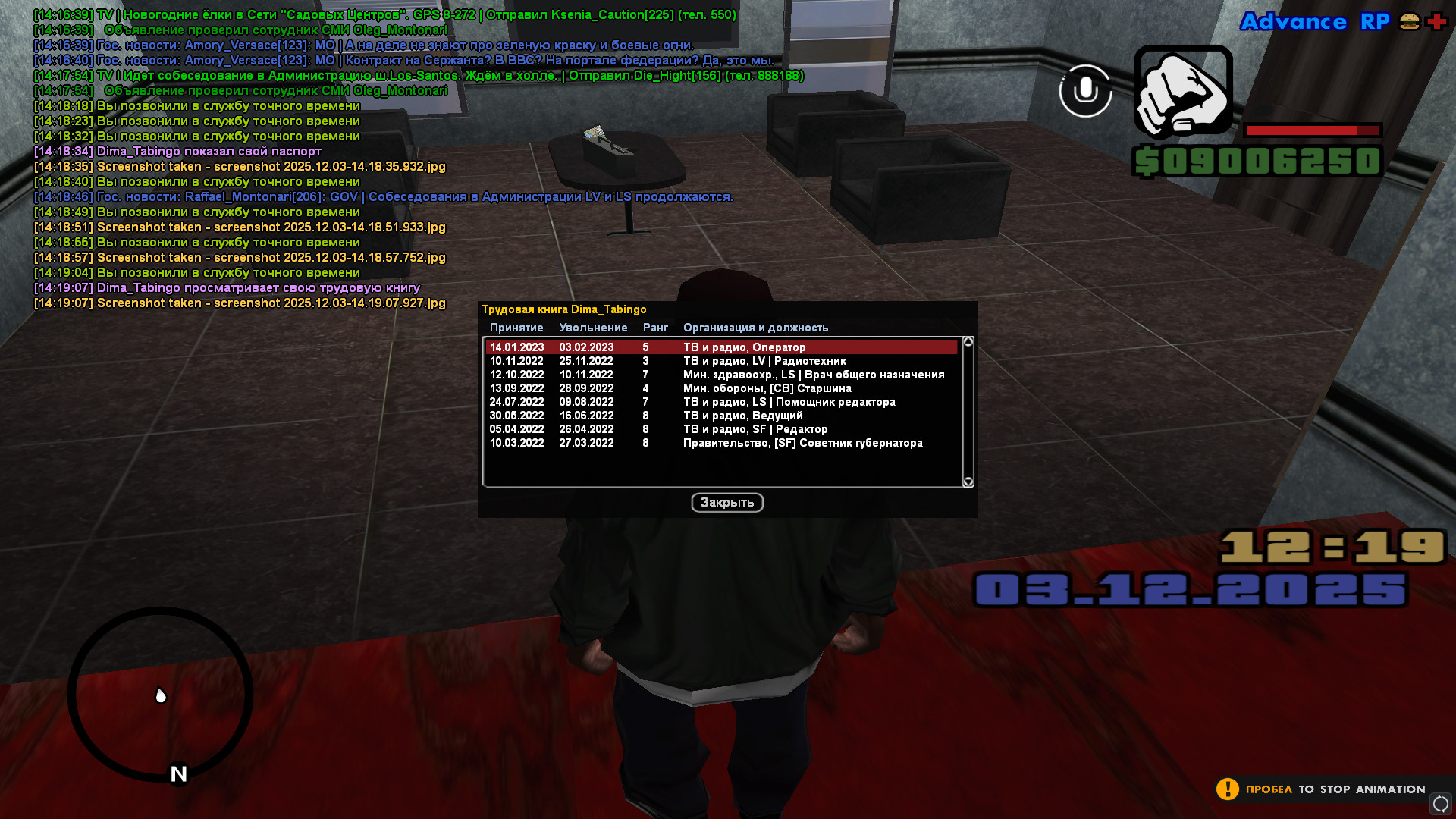1456x819 pixels.
Task: Click the orange exclamation icon near the animation prompt
Action: click(x=1227, y=789)
